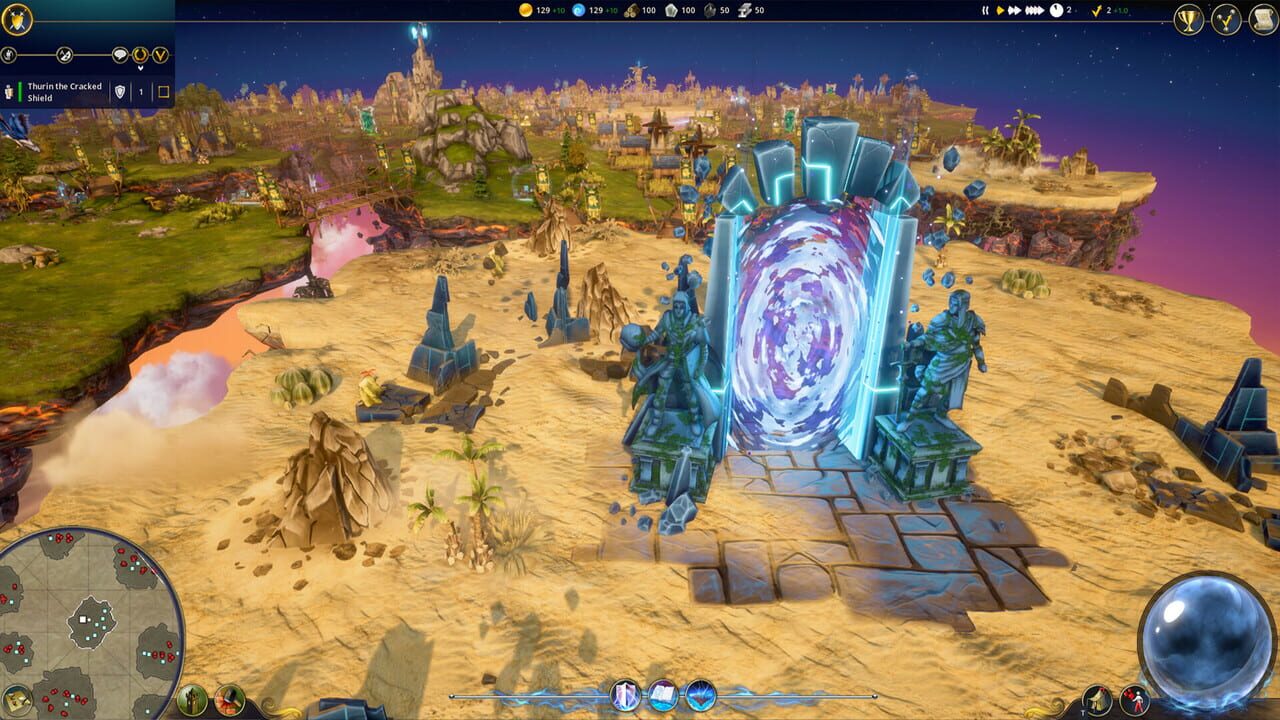Collapse the hero panel with the V chevron
Viewport: 1280px width, 720px height.
[161, 55]
